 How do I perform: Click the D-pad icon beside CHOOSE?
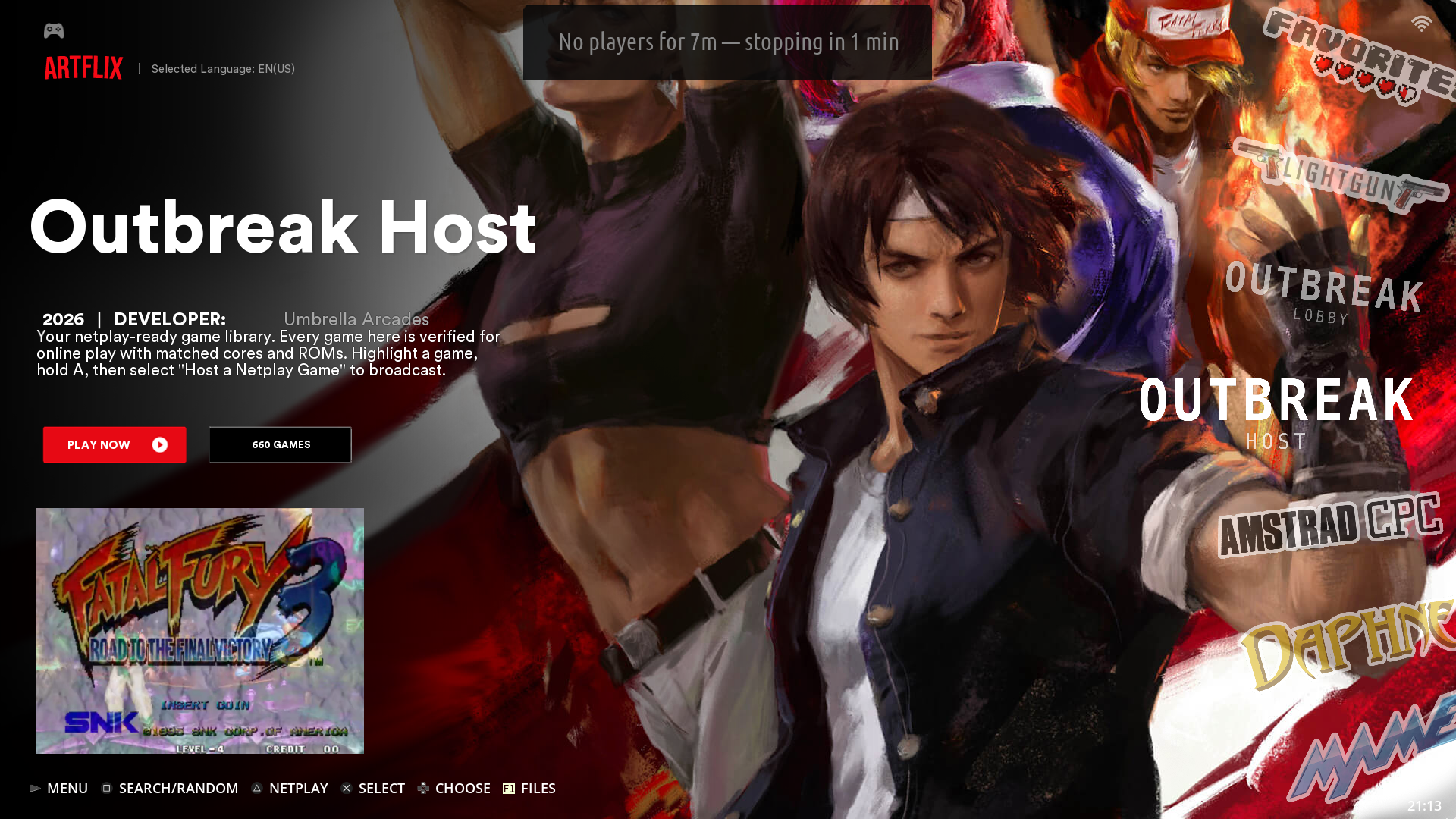(x=422, y=788)
